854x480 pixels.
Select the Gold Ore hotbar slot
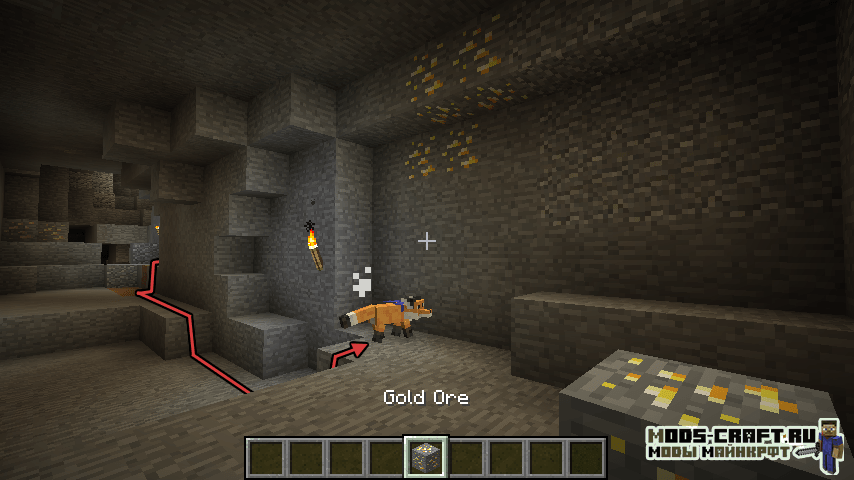click(425, 457)
